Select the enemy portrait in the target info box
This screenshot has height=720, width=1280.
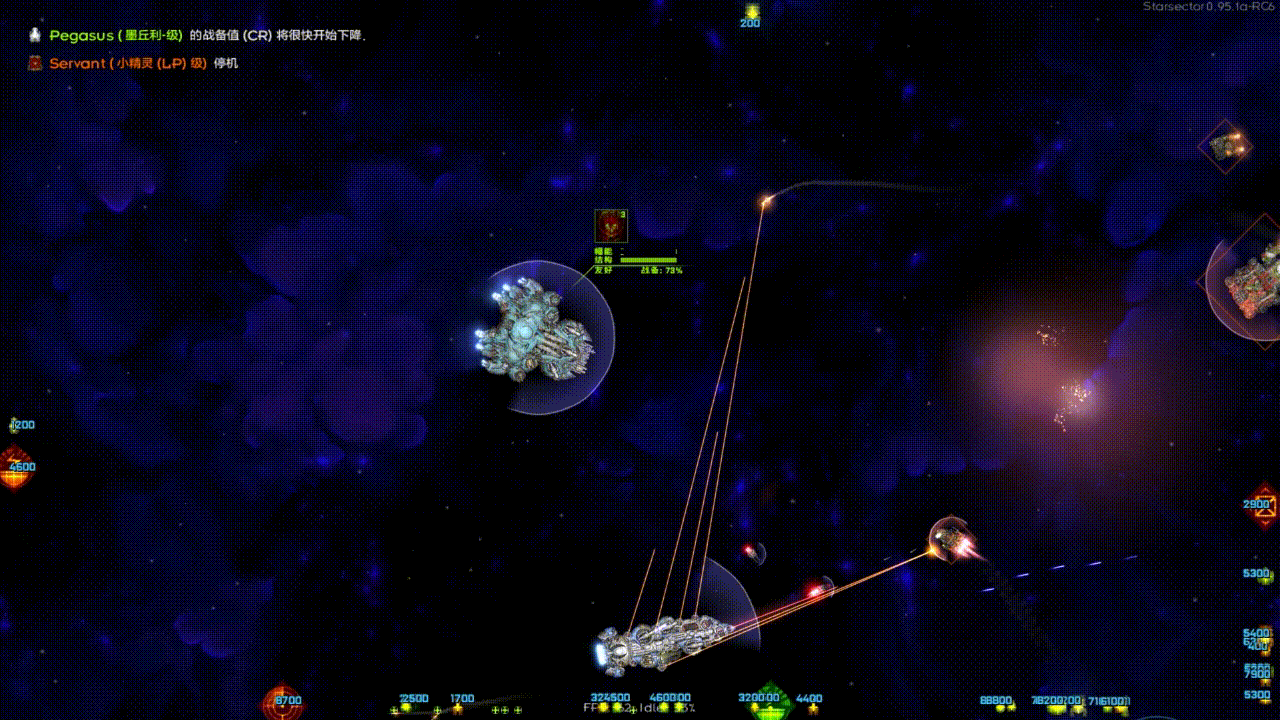(611, 225)
